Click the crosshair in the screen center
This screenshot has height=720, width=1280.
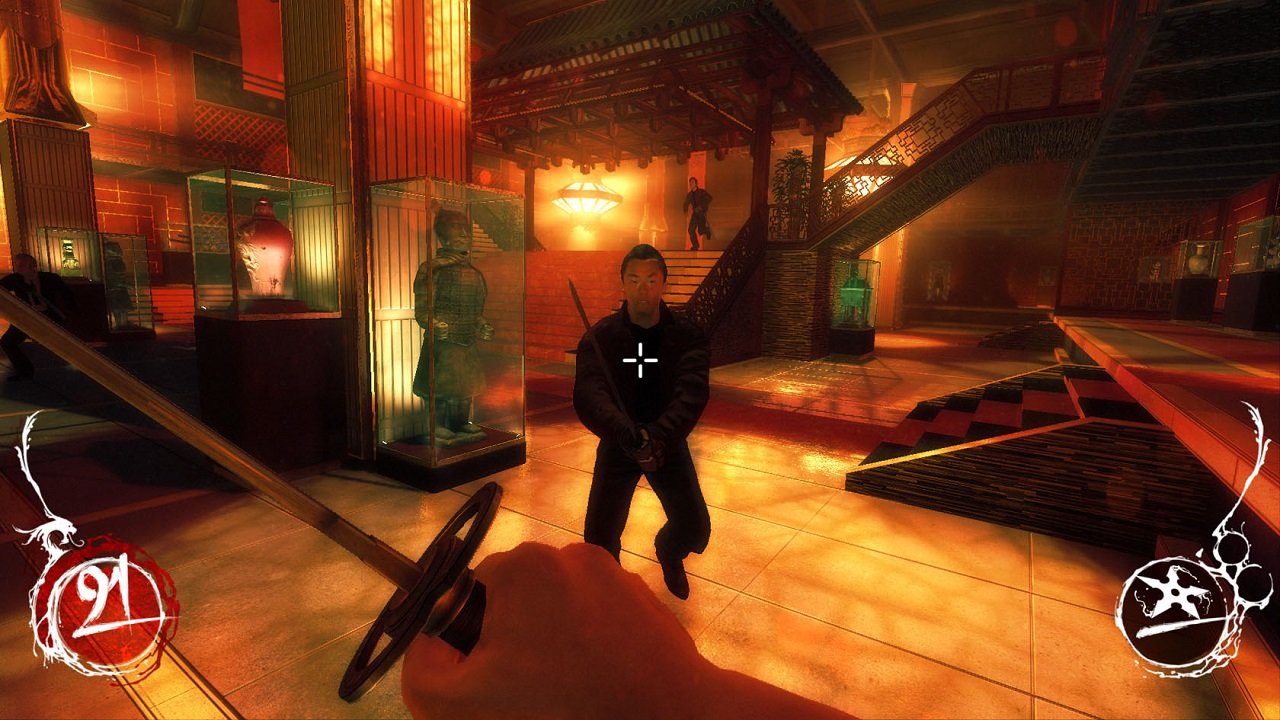[x=639, y=359]
